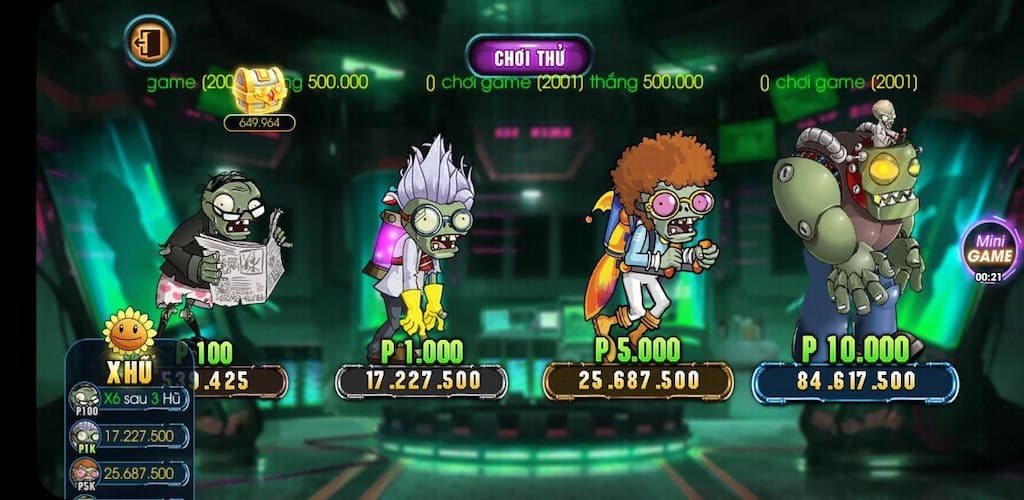1024x500 pixels.
Task: Select the P5K row in XHũ list
Action: coord(130,472)
